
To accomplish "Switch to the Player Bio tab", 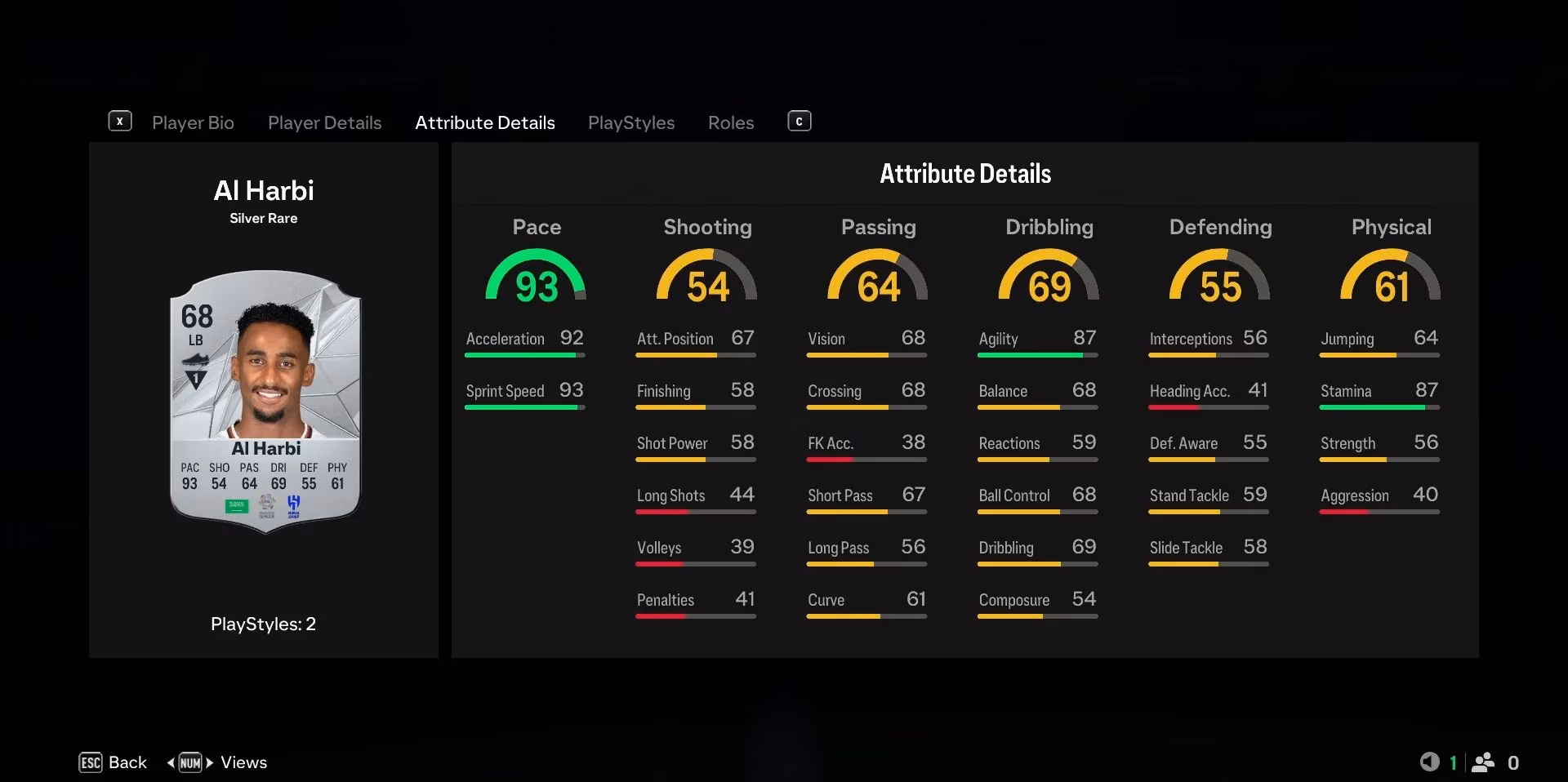I will 193,122.
